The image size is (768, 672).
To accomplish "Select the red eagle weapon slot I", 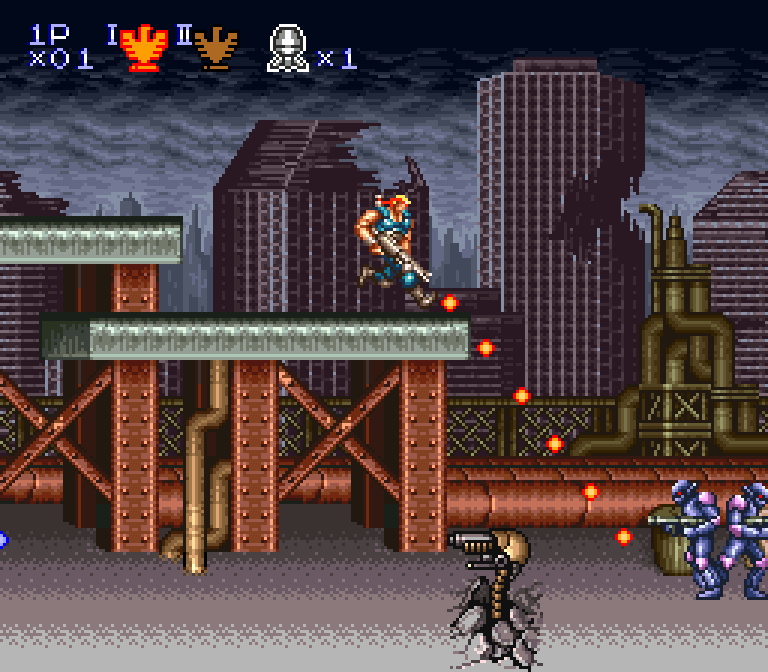I will 144,48.
